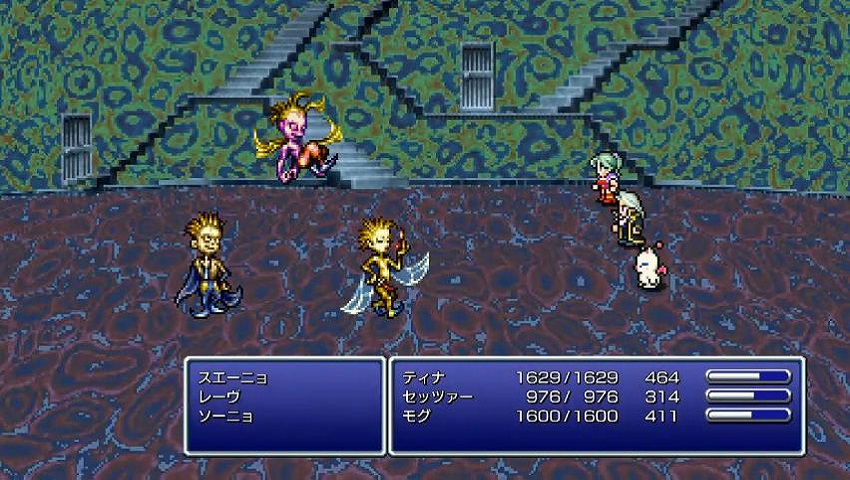The image size is (850, 480).
Task: Select enemy スエーニョ in the enemy list
Action: 232,378
